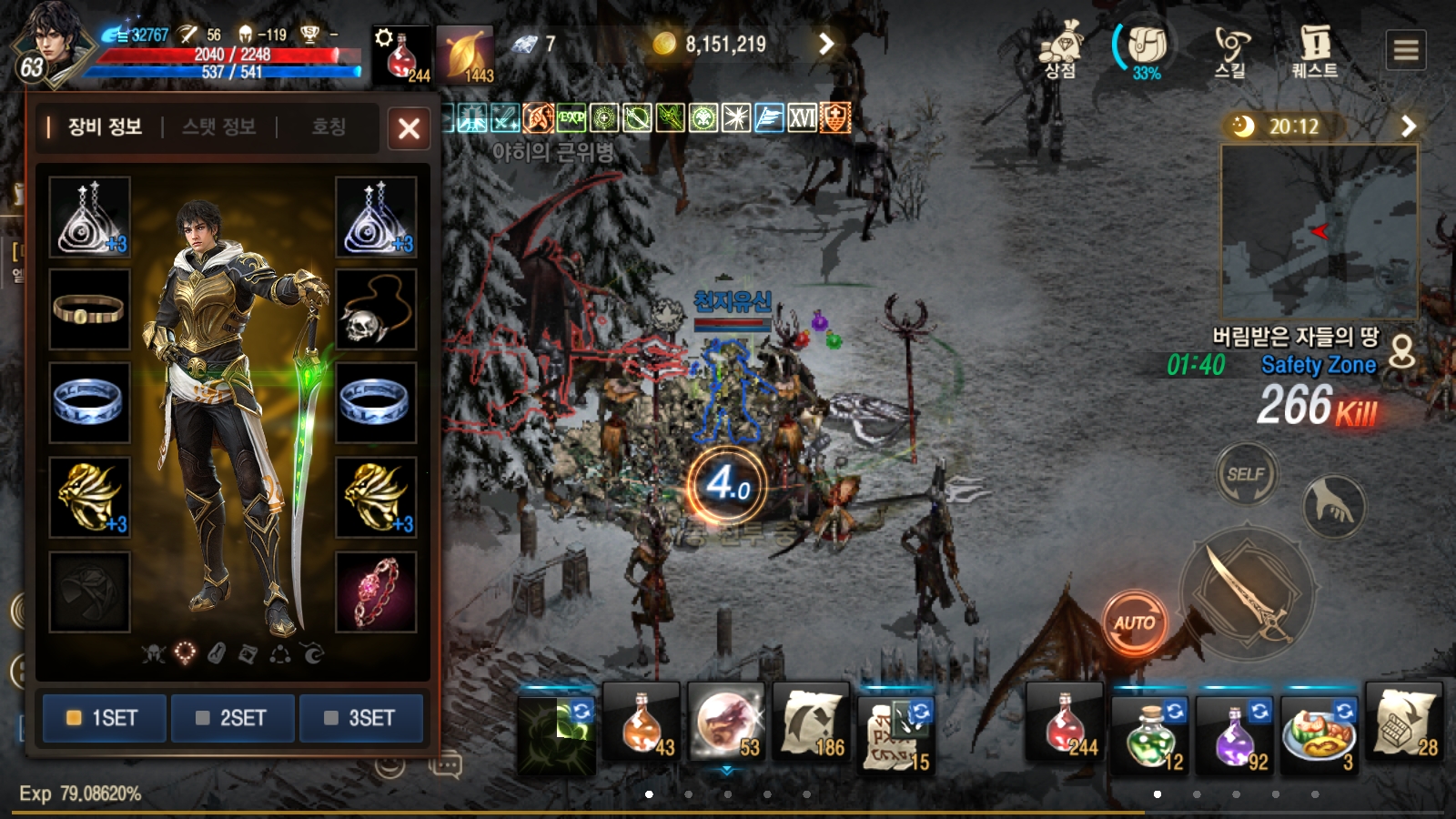The height and width of the screenshot is (819, 1456).
Task: Open the minimap
Action: 1319,231
